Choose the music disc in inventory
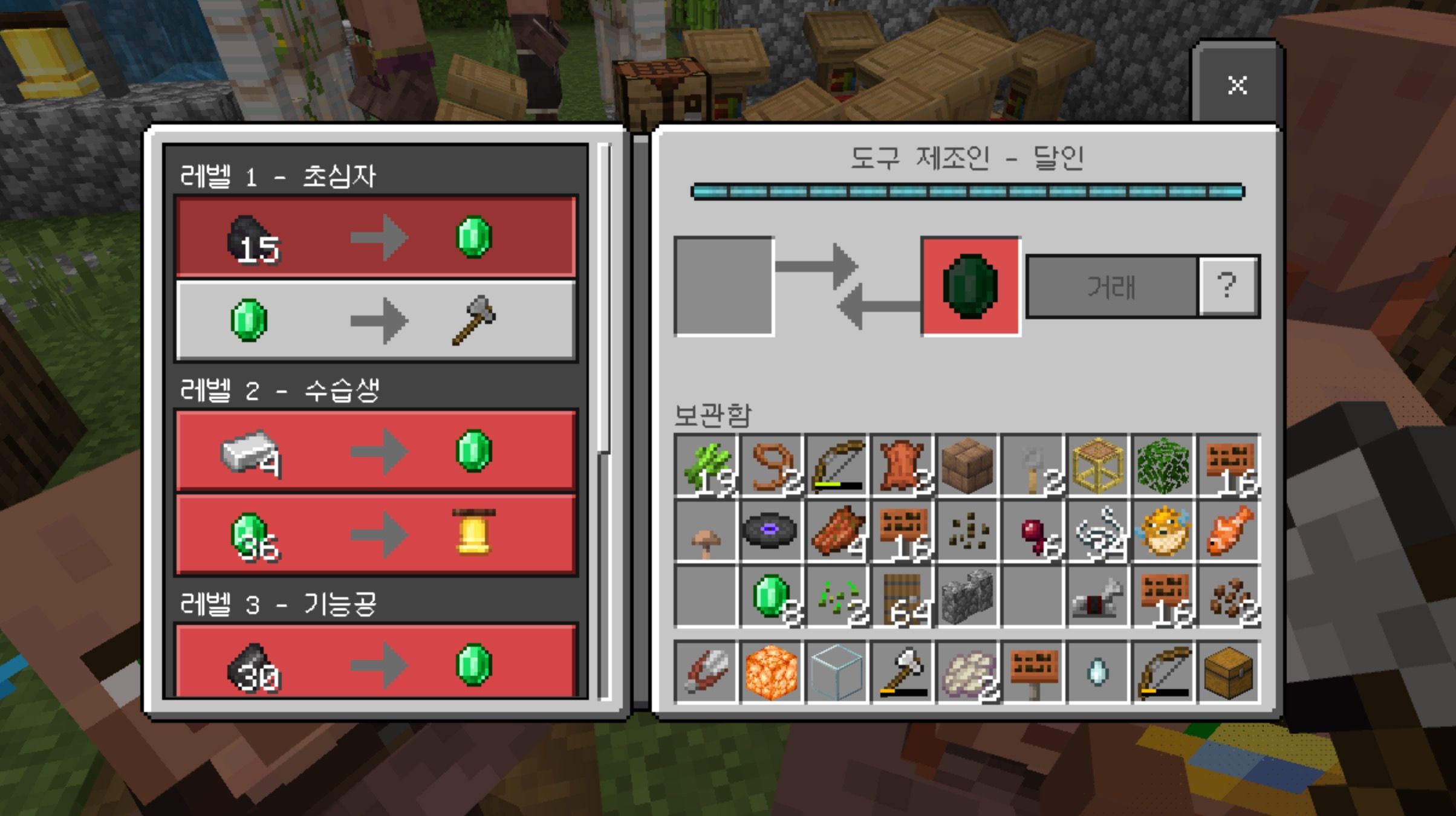This screenshot has width=1456, height=816. click(771, 531)
